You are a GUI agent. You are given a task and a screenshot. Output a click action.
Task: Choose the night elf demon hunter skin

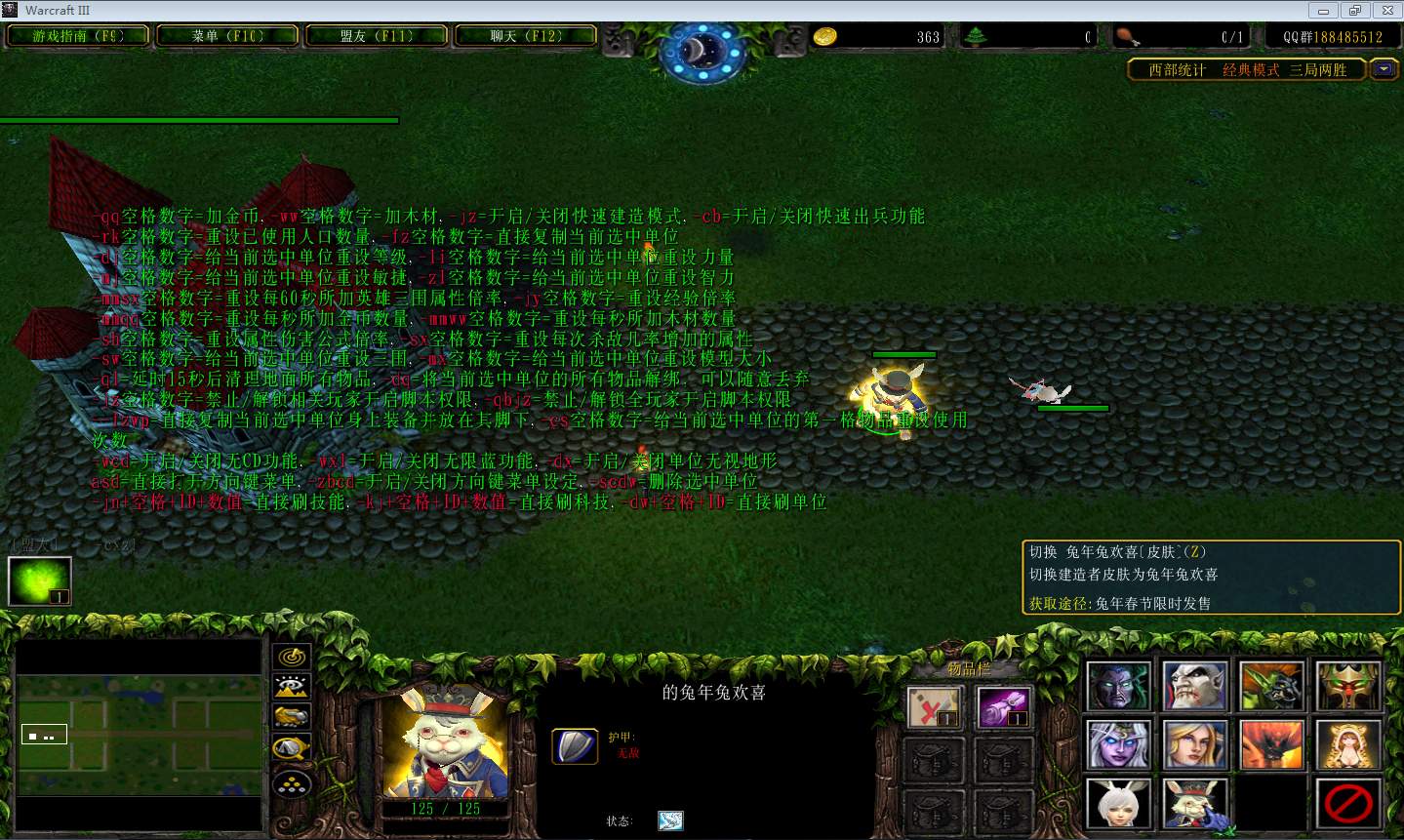tap(1117, 686)
